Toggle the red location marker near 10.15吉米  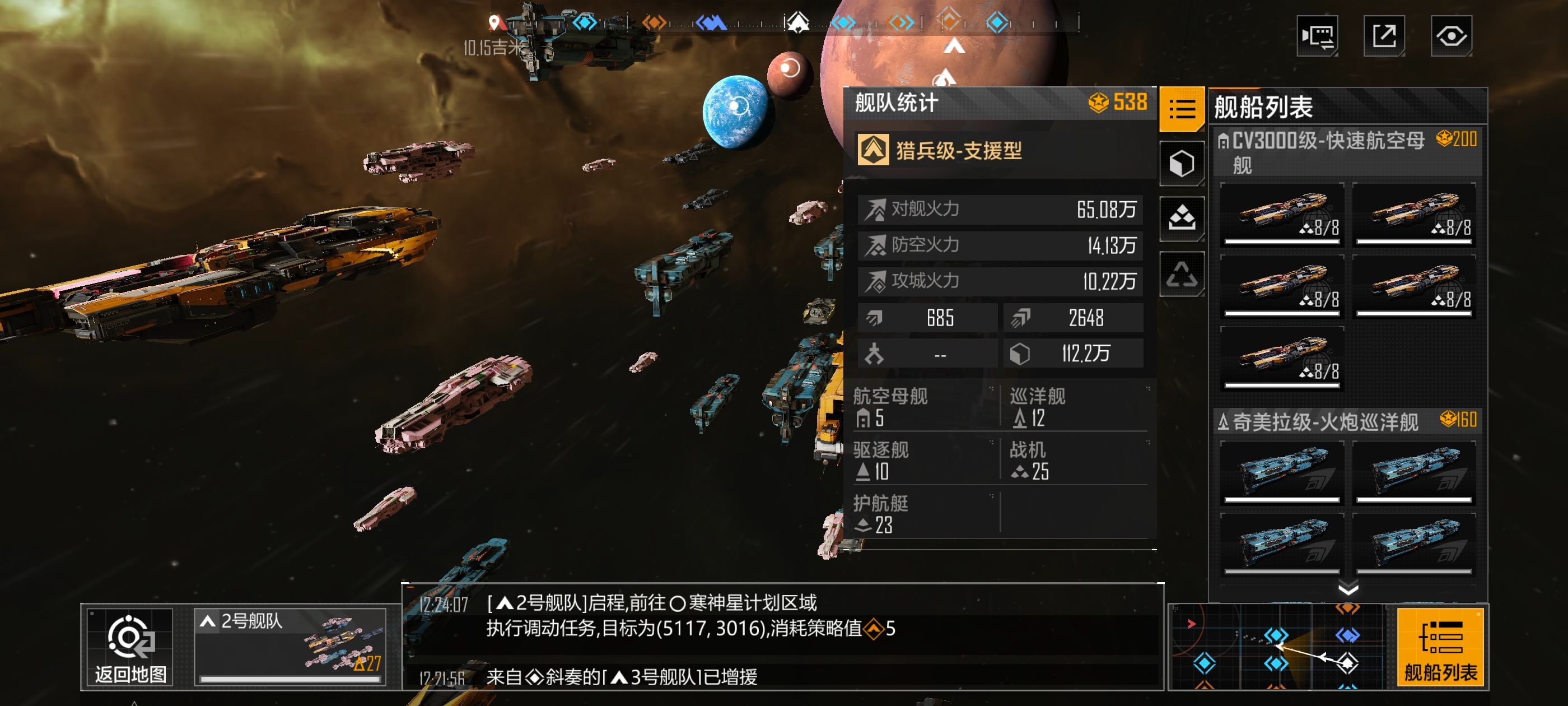496,22
